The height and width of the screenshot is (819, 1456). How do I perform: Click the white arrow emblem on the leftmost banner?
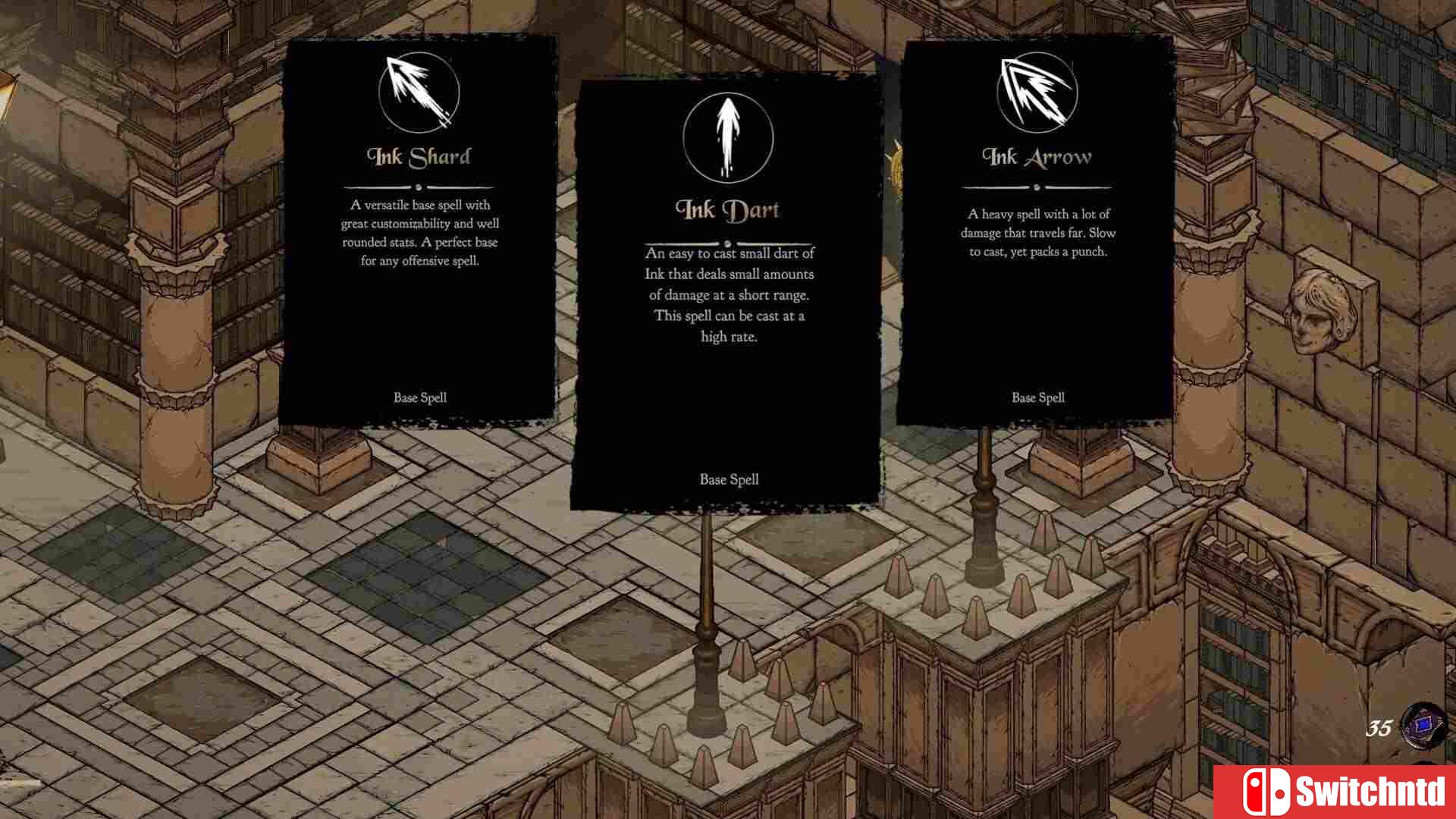coord(418,92)
